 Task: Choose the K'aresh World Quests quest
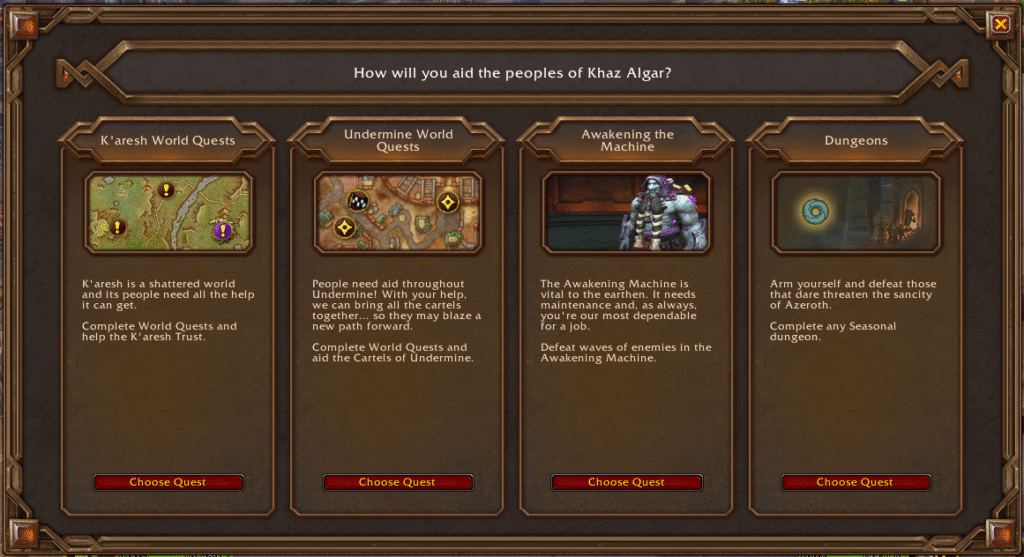click(168, 482)
